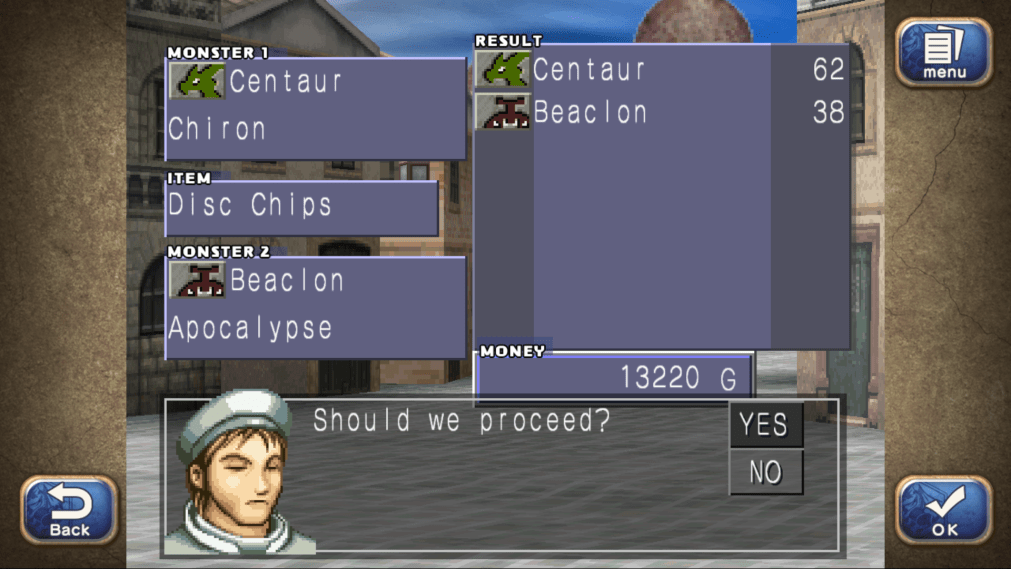Select the Disc Chips item panel

click(x=301, y=207)
